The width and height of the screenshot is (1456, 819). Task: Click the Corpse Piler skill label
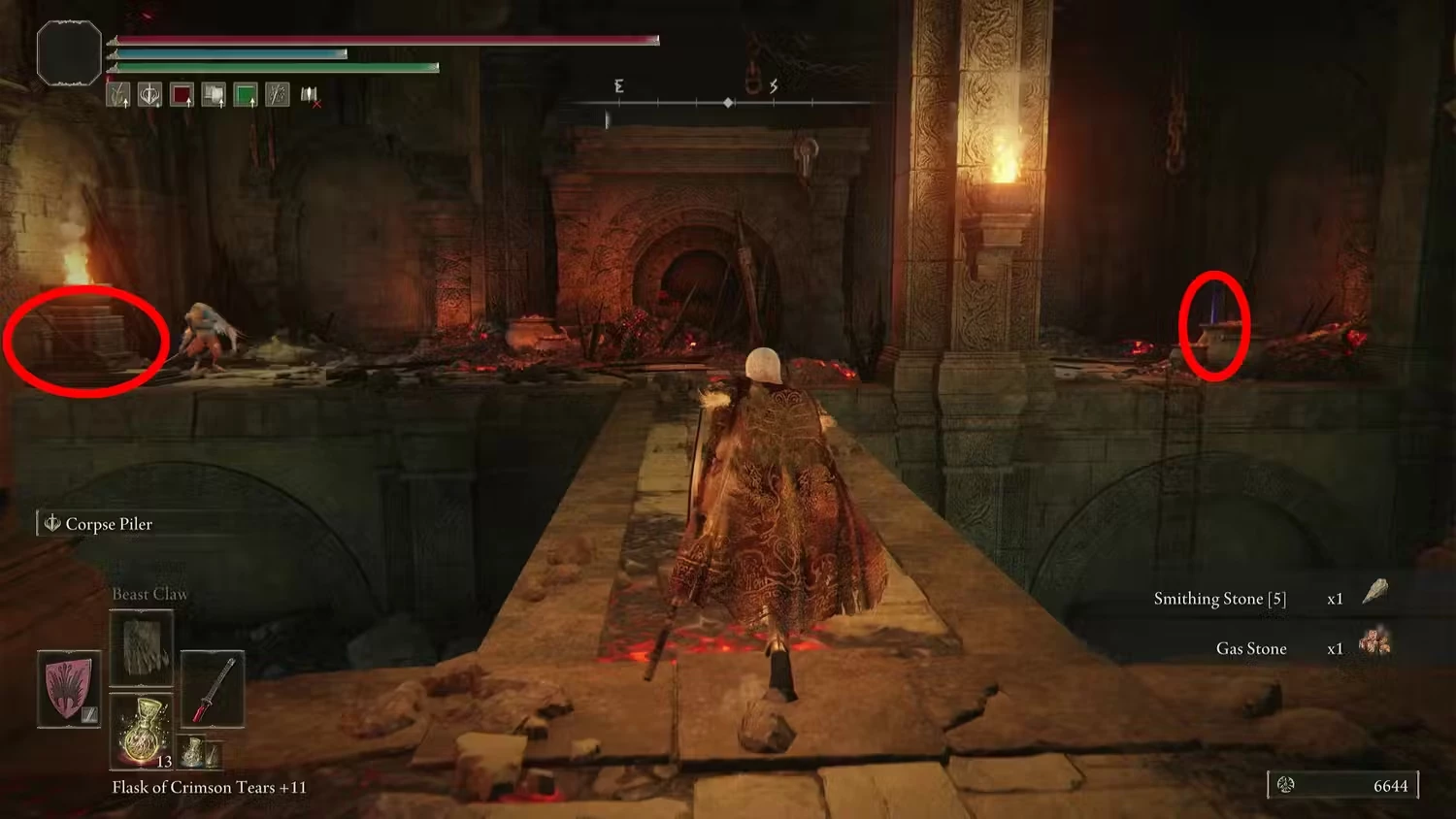[108, 524]
